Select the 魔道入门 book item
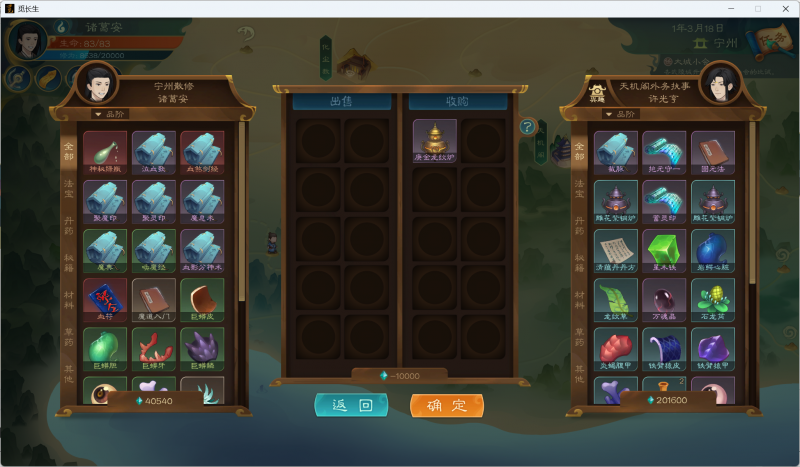800x467 pixels. pos(153,299)
